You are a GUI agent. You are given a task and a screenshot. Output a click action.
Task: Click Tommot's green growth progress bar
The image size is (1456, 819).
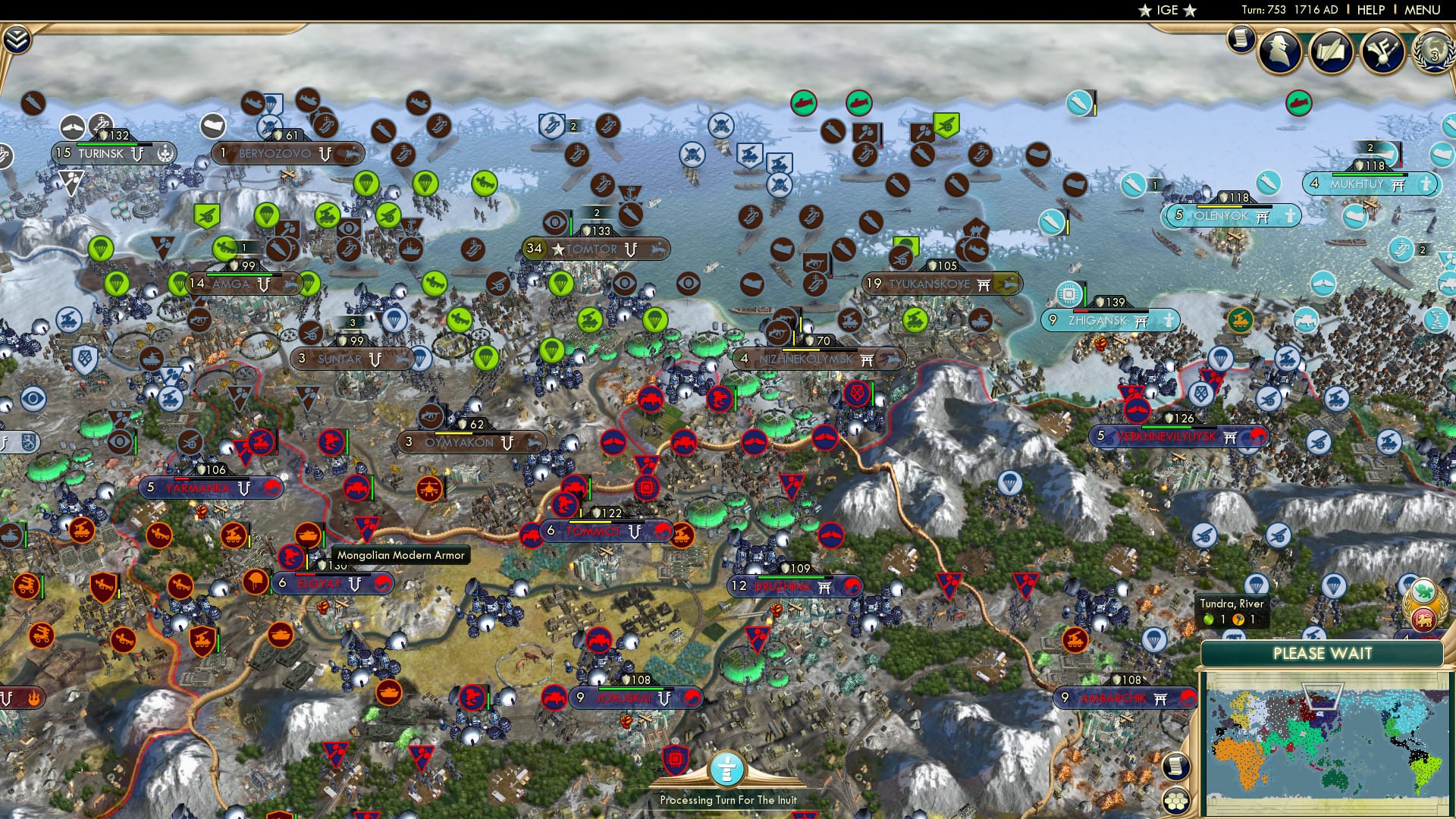coord(590,522)
